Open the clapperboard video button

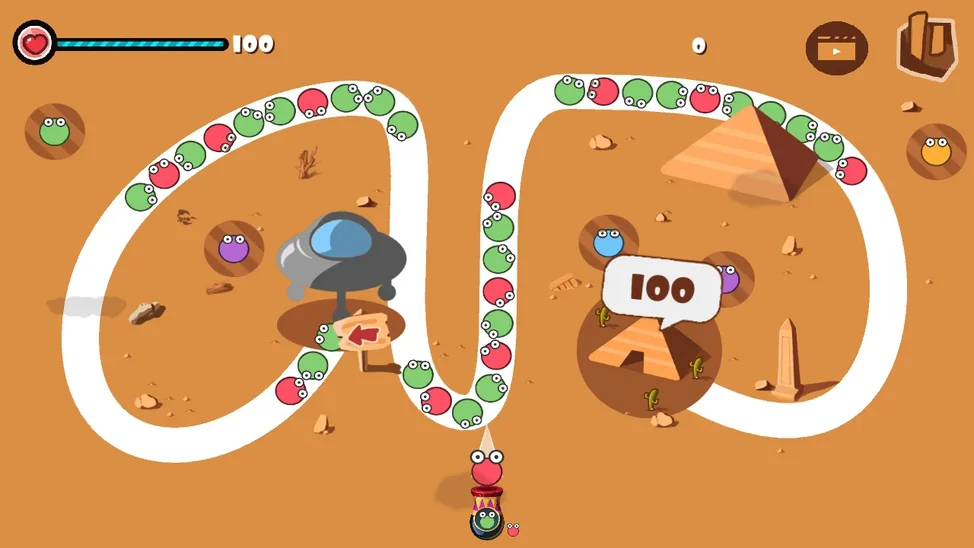pos(836,47)
